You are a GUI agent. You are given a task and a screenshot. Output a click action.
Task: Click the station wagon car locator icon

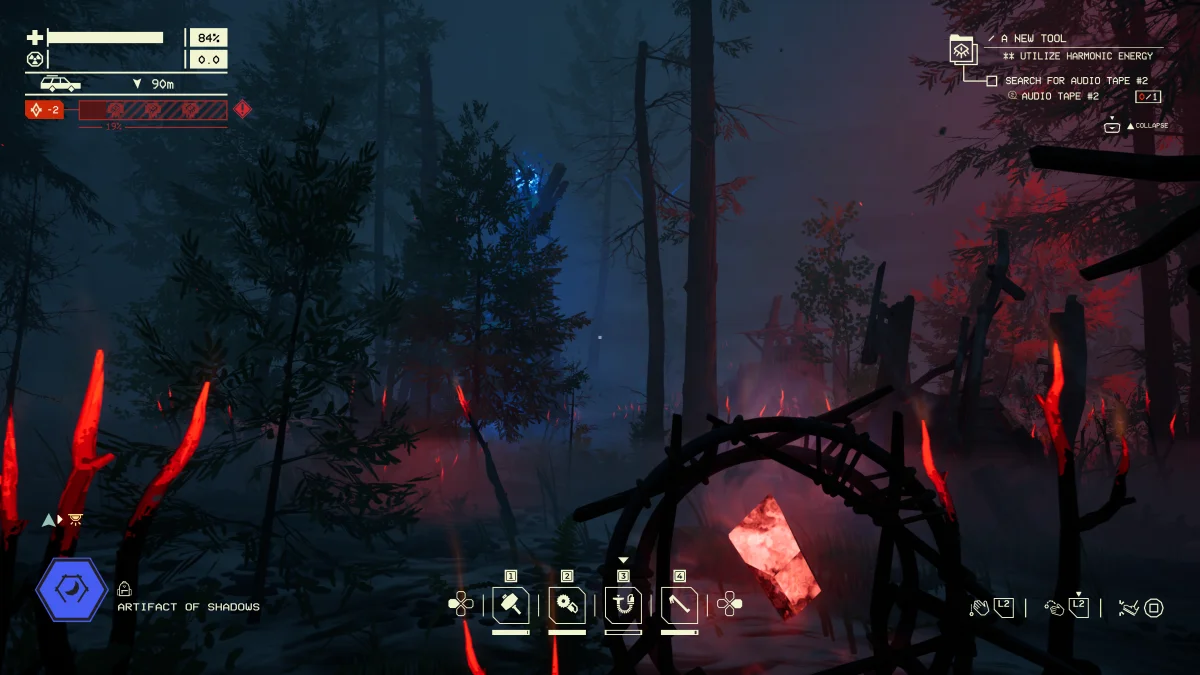(x=60, y=84)
